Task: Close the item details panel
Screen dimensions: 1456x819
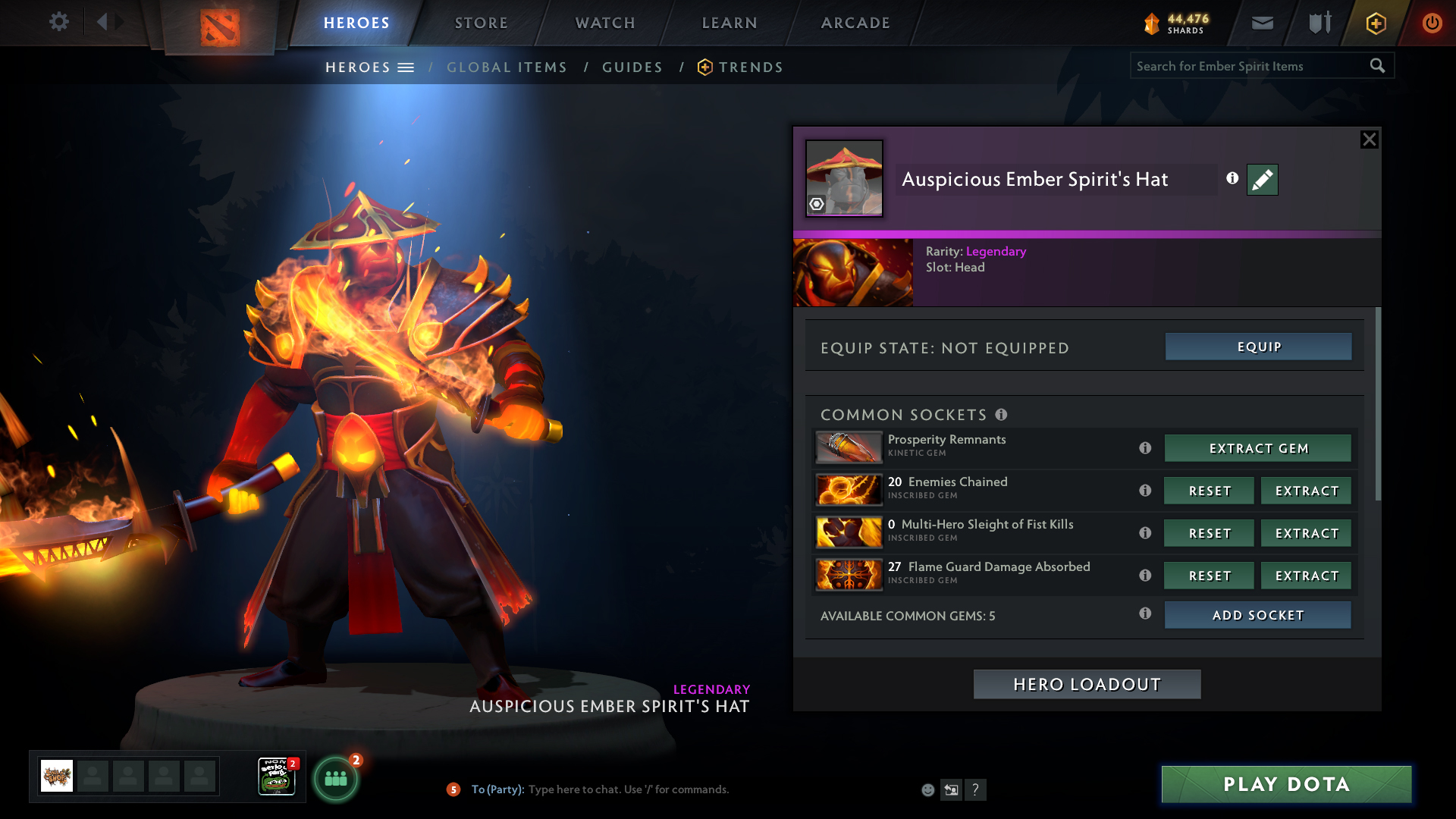Action: tap(1369, 140)
